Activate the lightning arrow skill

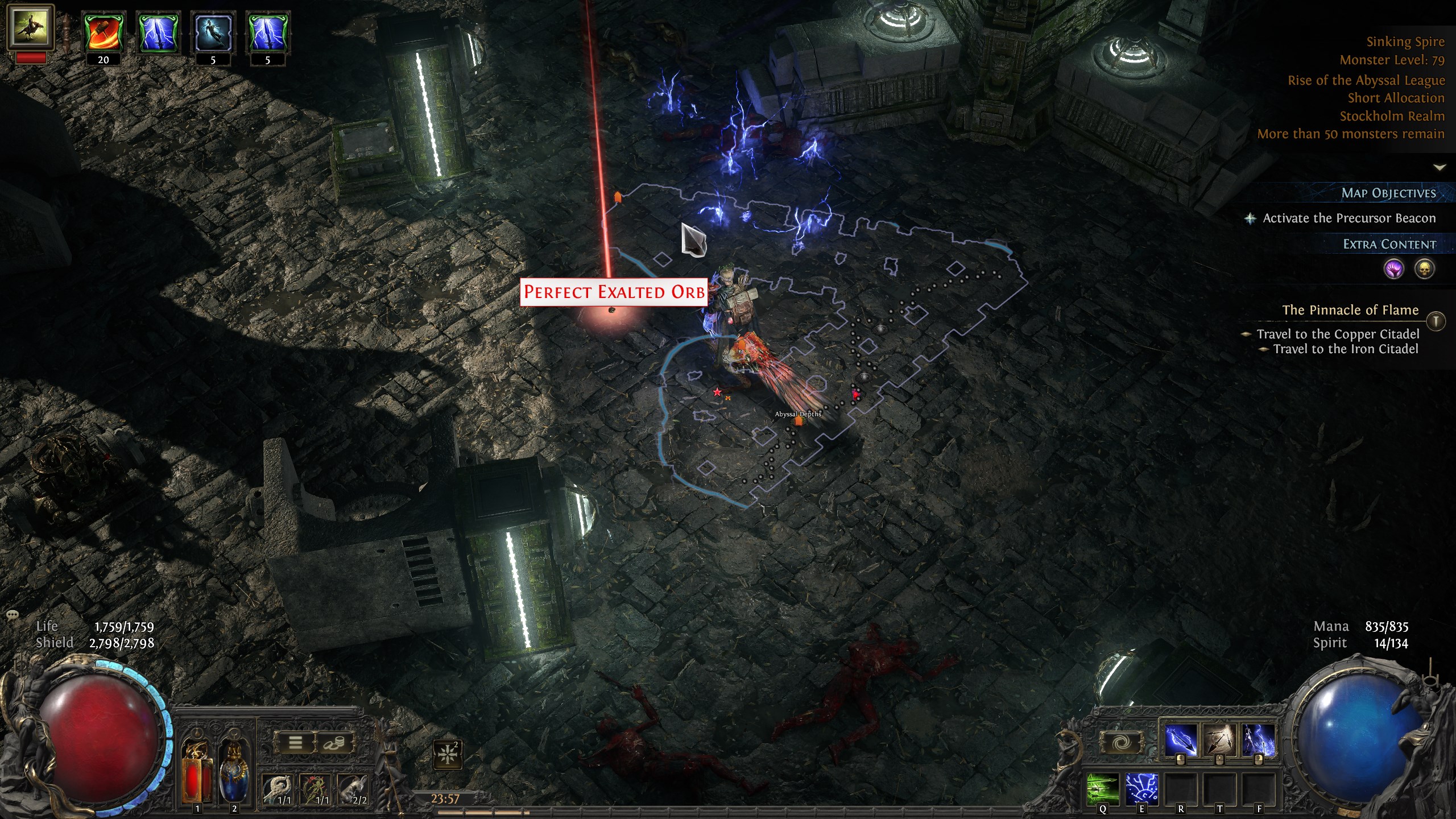(x=1181, y=741)
